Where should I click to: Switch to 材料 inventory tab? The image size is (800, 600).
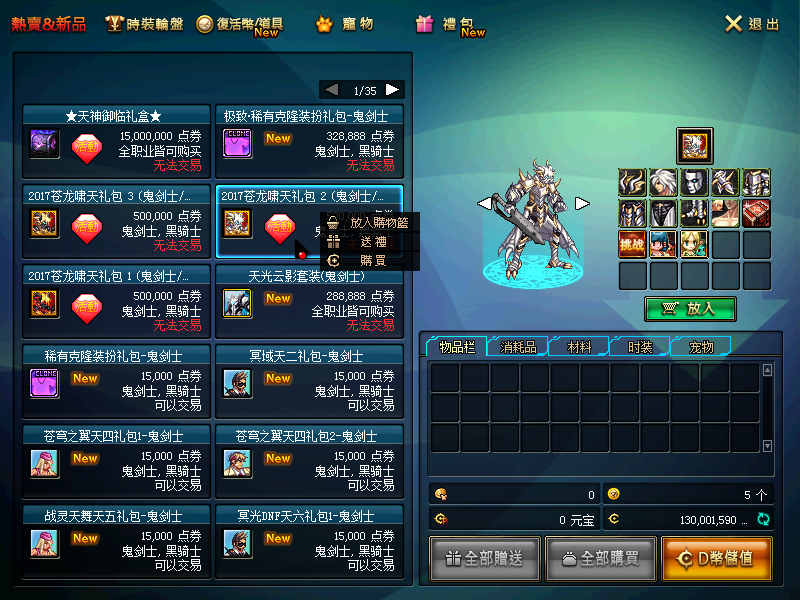point(578,347)
